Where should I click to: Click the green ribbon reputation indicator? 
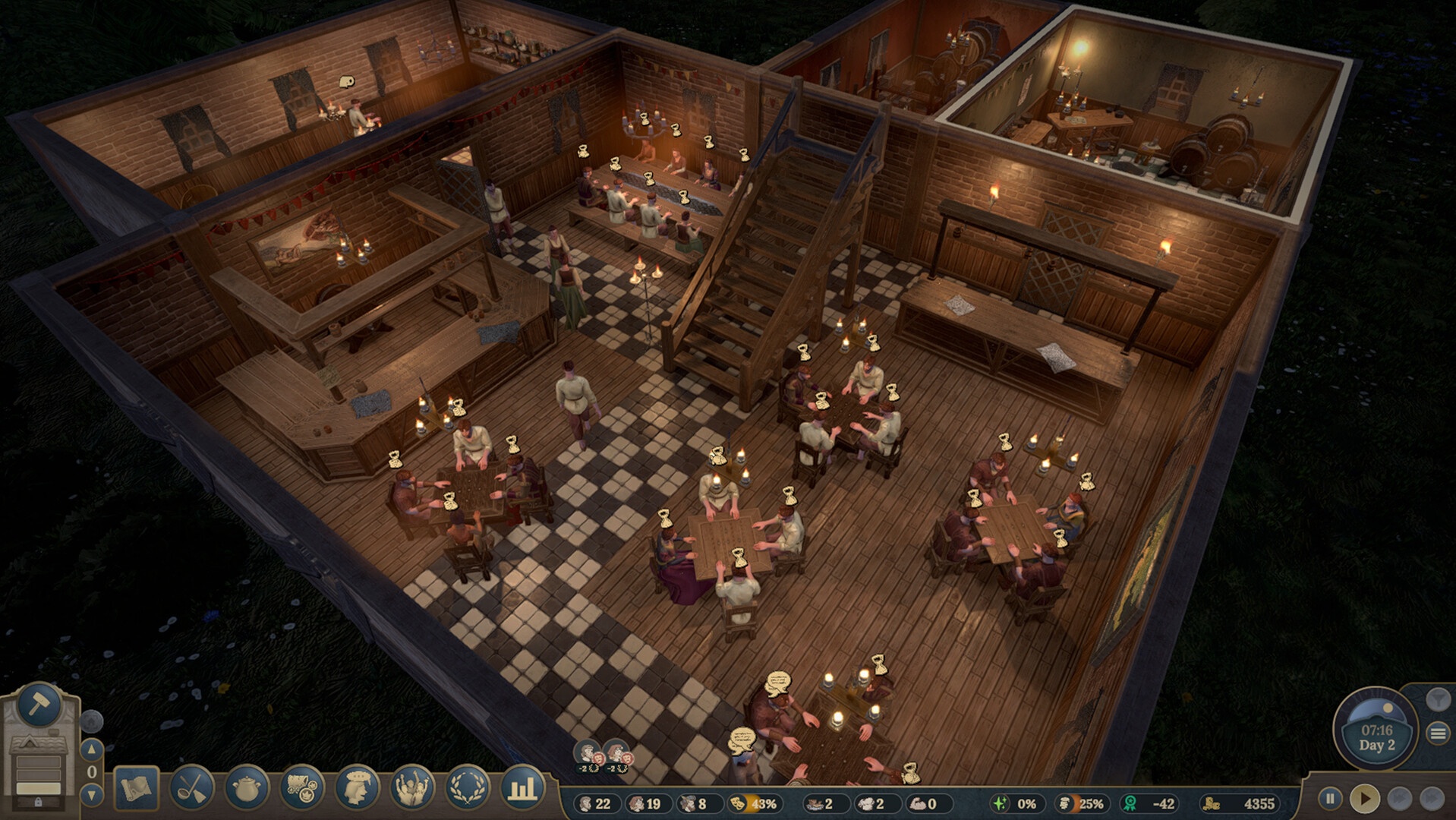click(x=1149, y=803)
